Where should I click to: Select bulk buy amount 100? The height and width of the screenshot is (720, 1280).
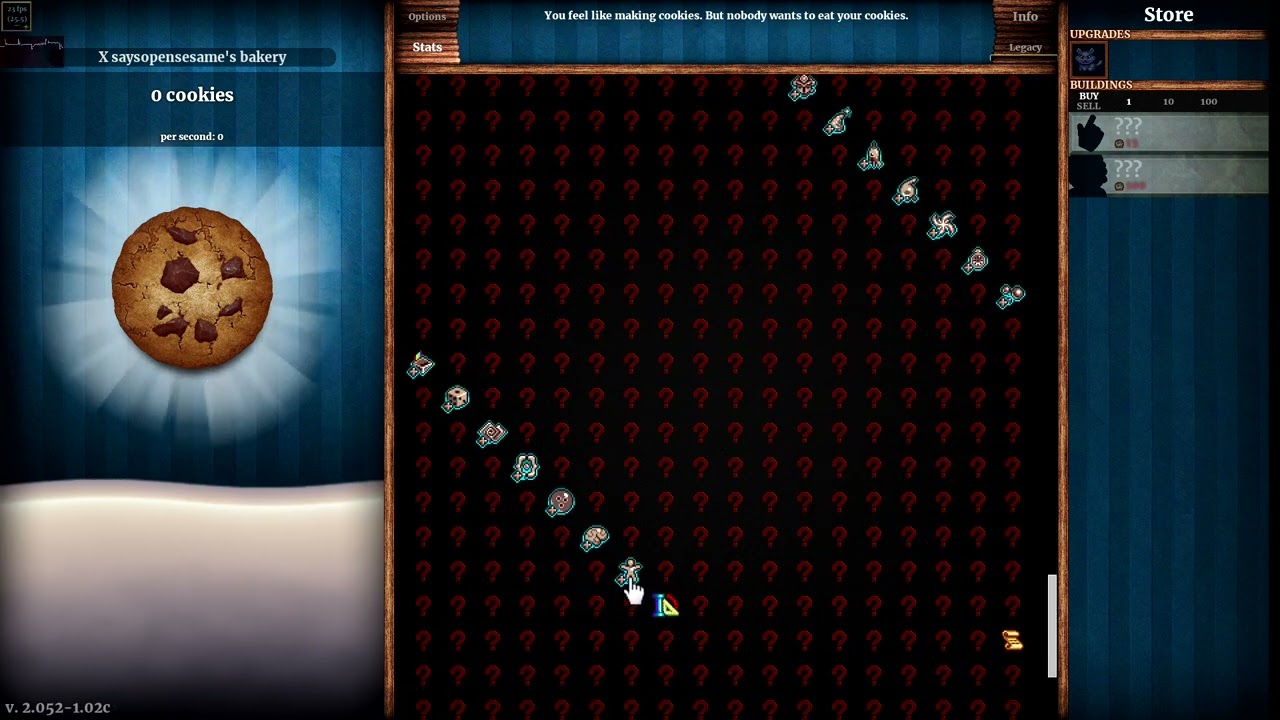1208,101
